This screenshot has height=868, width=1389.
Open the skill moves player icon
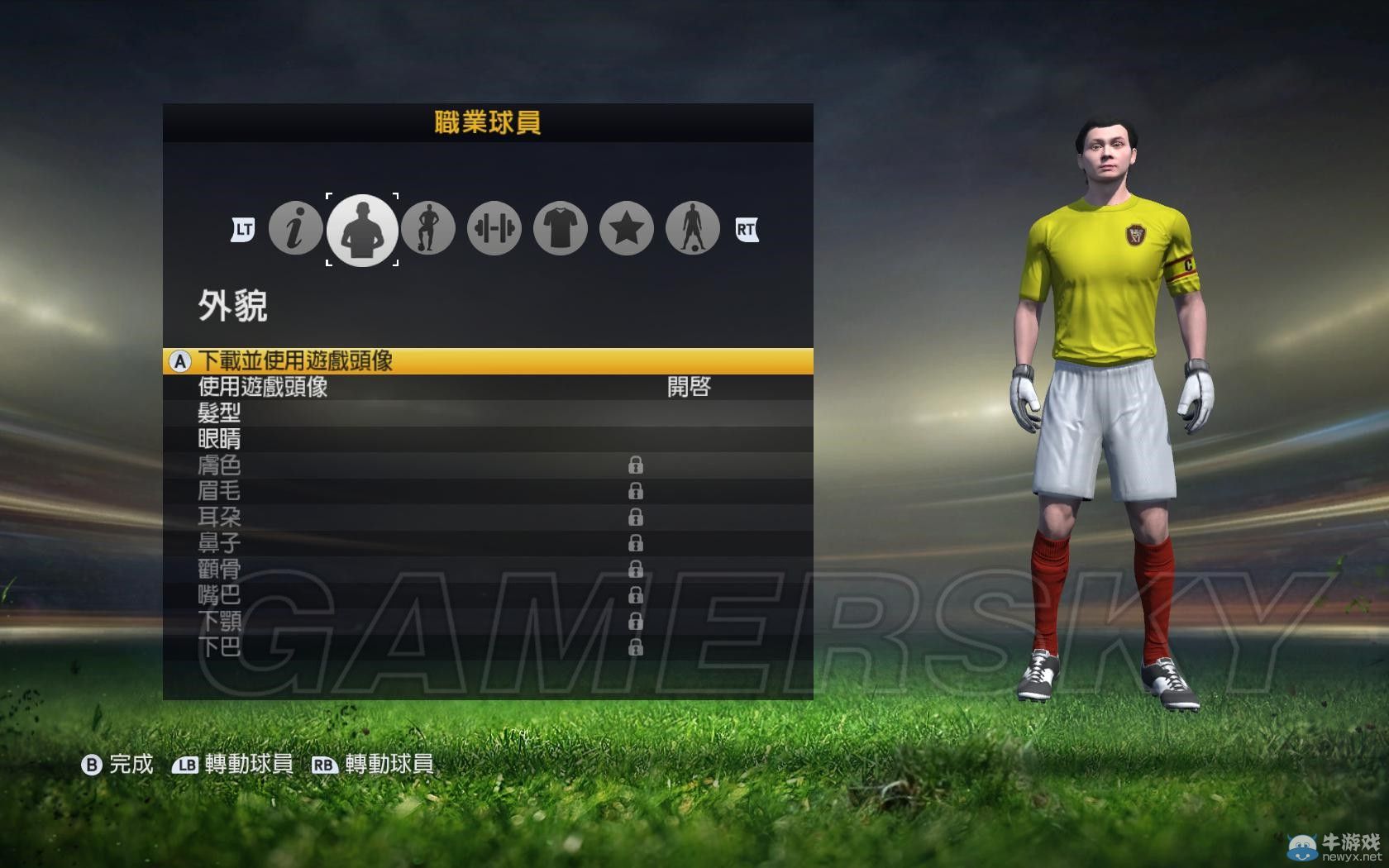428,229
